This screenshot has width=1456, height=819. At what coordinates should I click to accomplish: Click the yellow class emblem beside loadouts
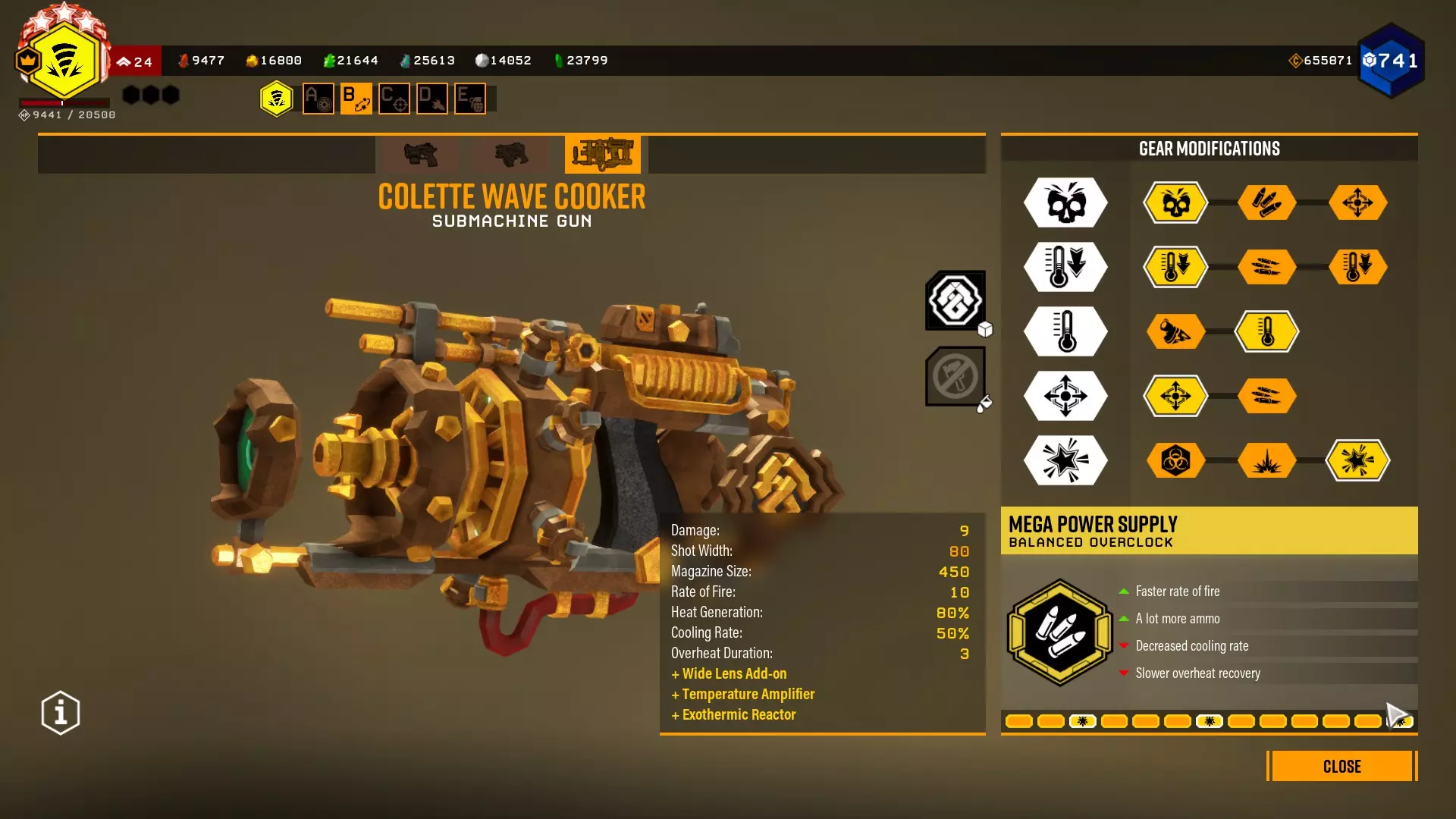(277, 99)
